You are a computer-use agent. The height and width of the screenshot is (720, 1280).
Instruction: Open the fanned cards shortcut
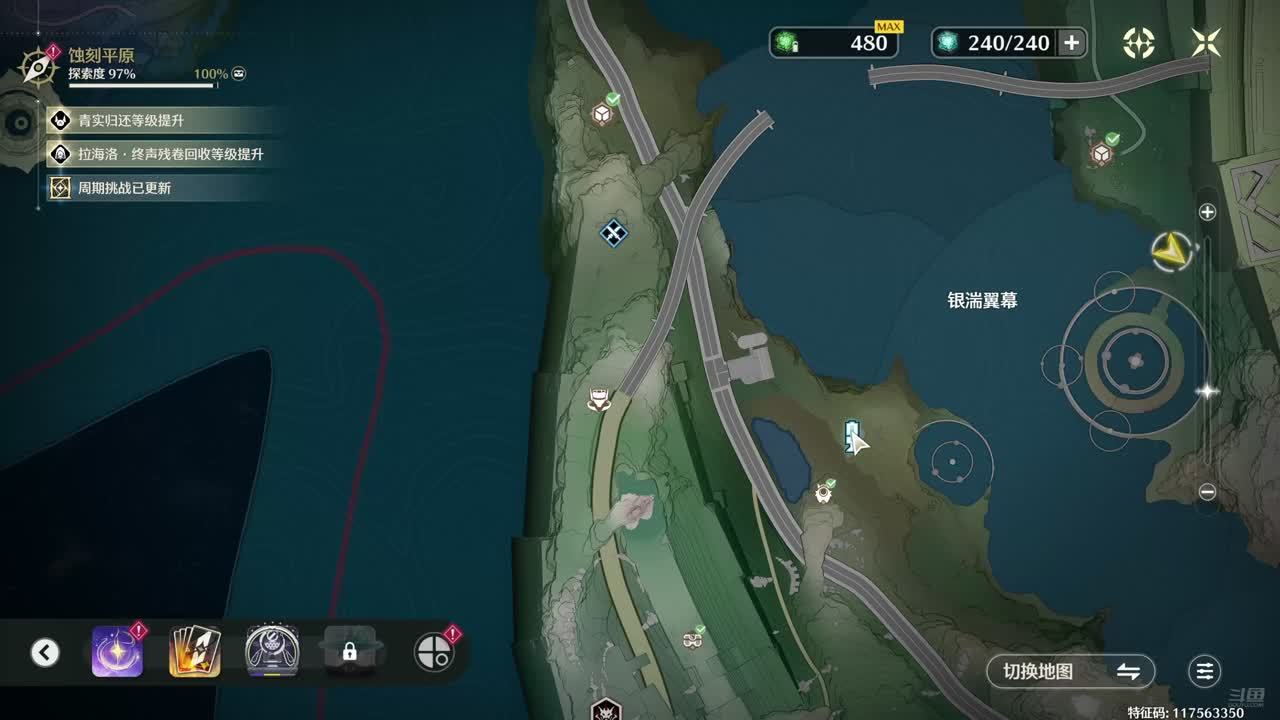click(x=195, y=652)
